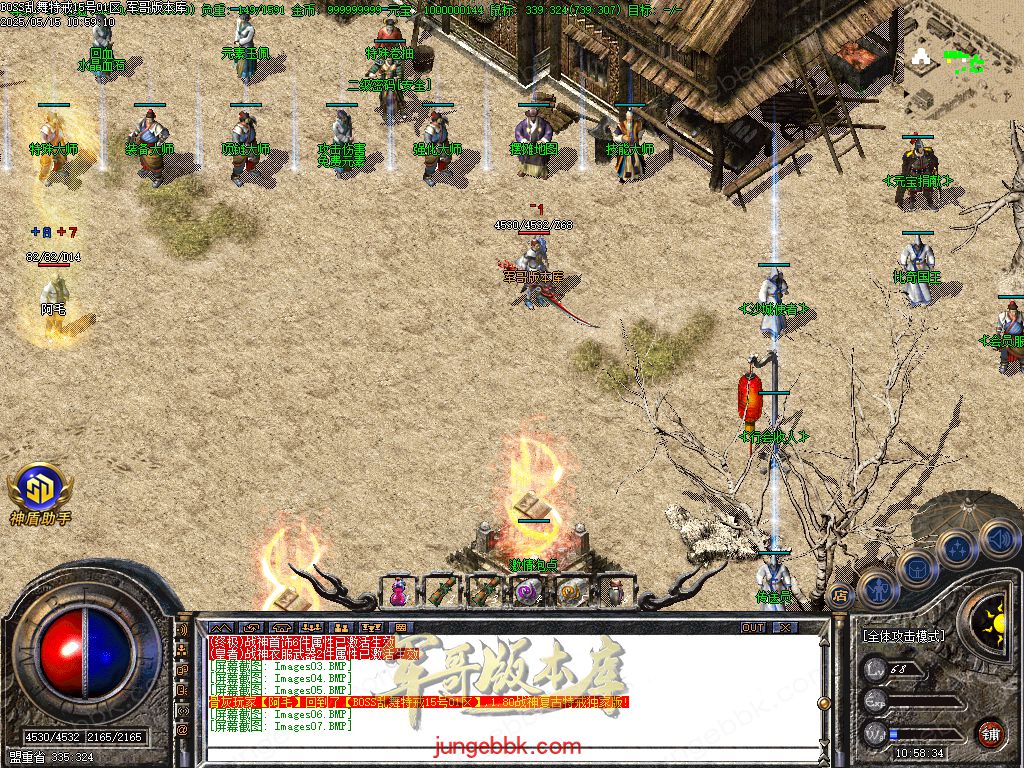Use the pink potion in quick slot
The height and width of the screenshot is (768, 1024).
[398, 592]
